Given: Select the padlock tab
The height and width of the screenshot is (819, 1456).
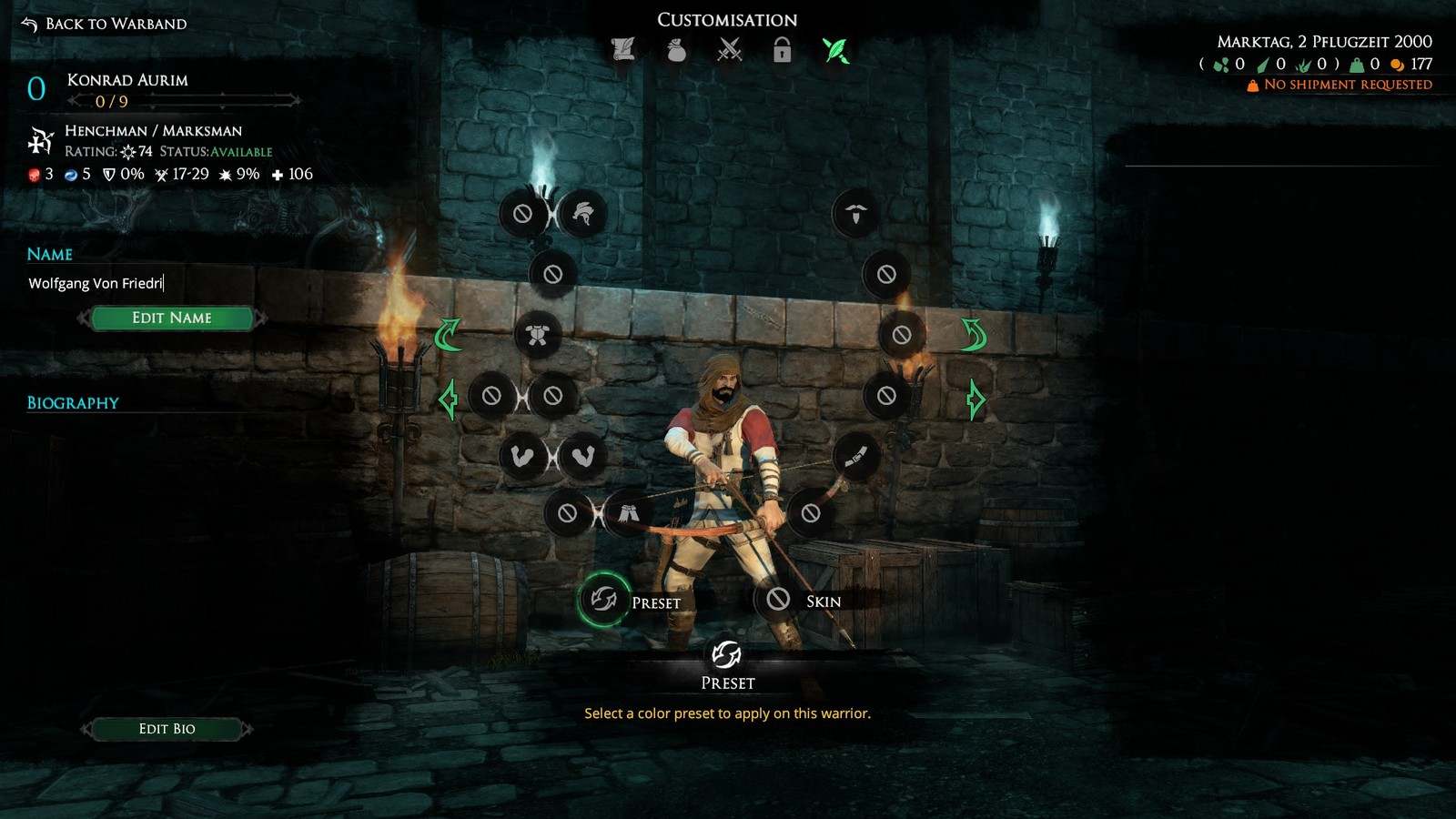Looking at the screenshot, I should pos(782,50).
